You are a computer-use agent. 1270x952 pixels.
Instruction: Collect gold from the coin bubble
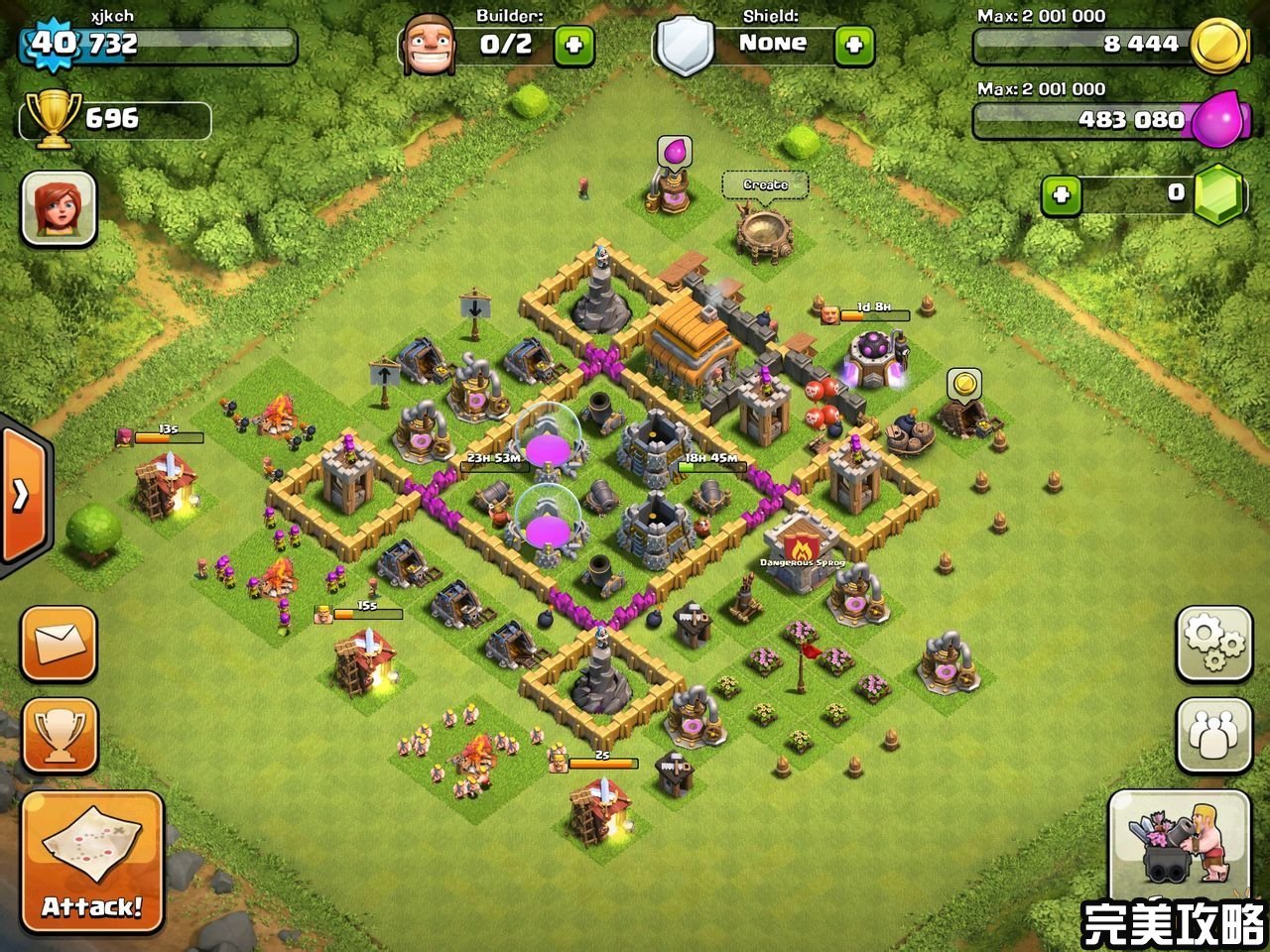coord(963,382)
